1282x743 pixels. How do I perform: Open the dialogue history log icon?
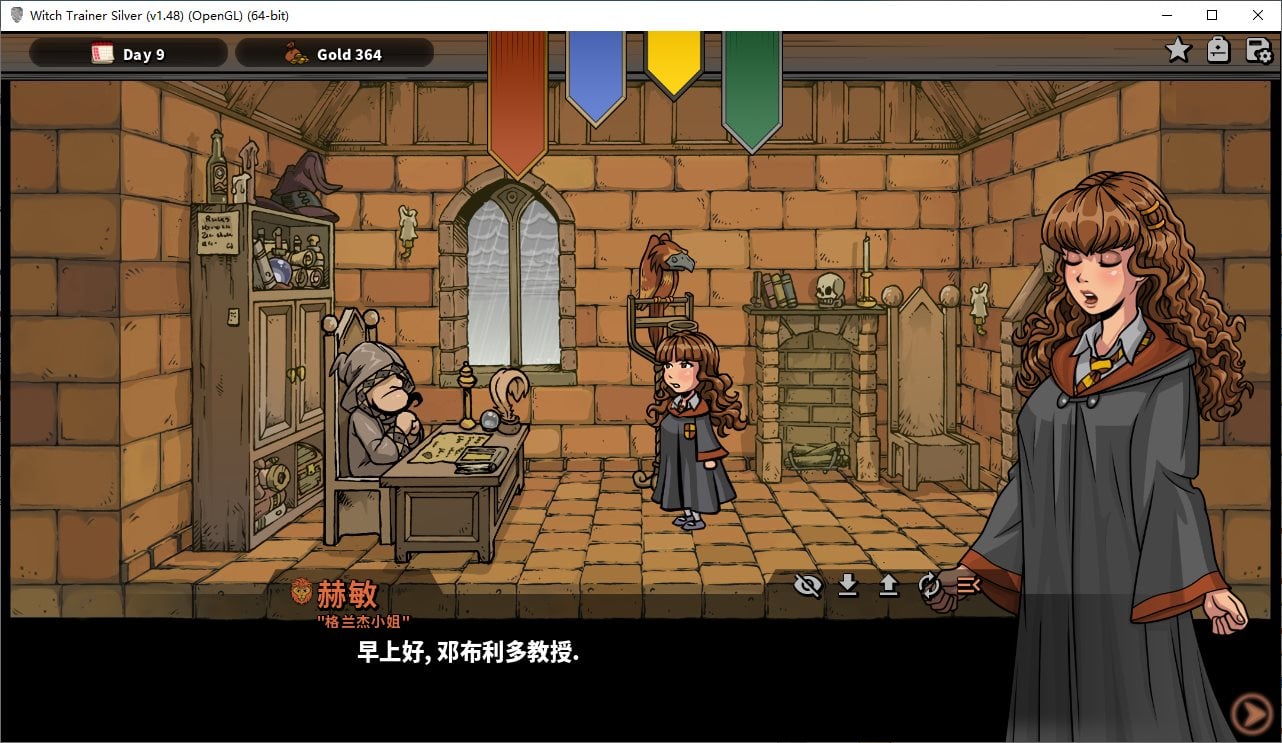point(966,586)
